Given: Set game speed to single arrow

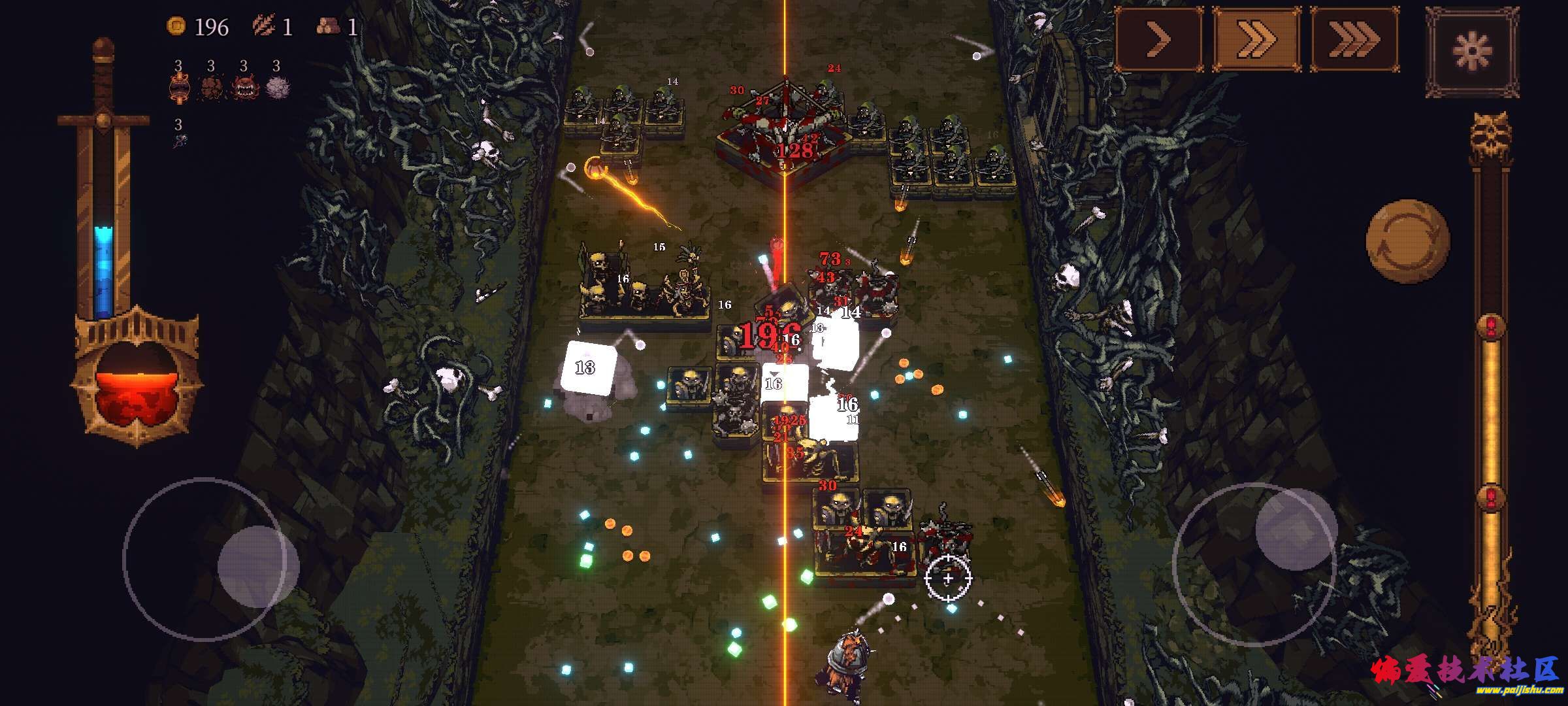Looking at the screenshot, I should pos(1158,40).
